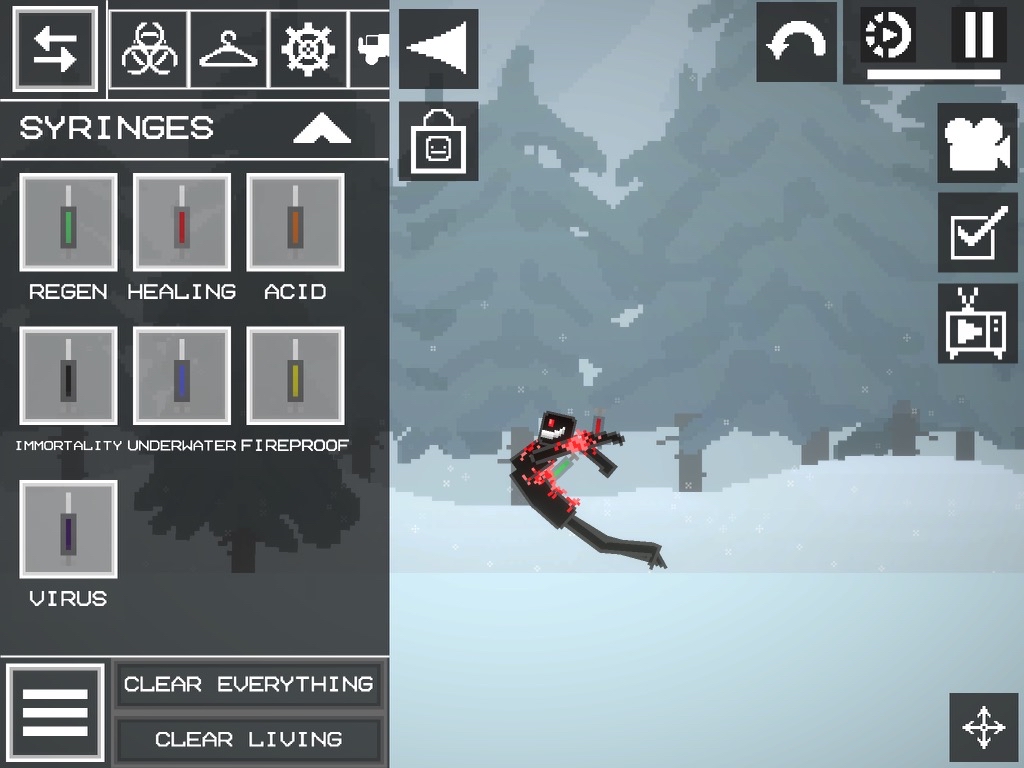This screenshot has width=1024, height=768.
Task: Open the video camera mode
Action: coord(977,143)
